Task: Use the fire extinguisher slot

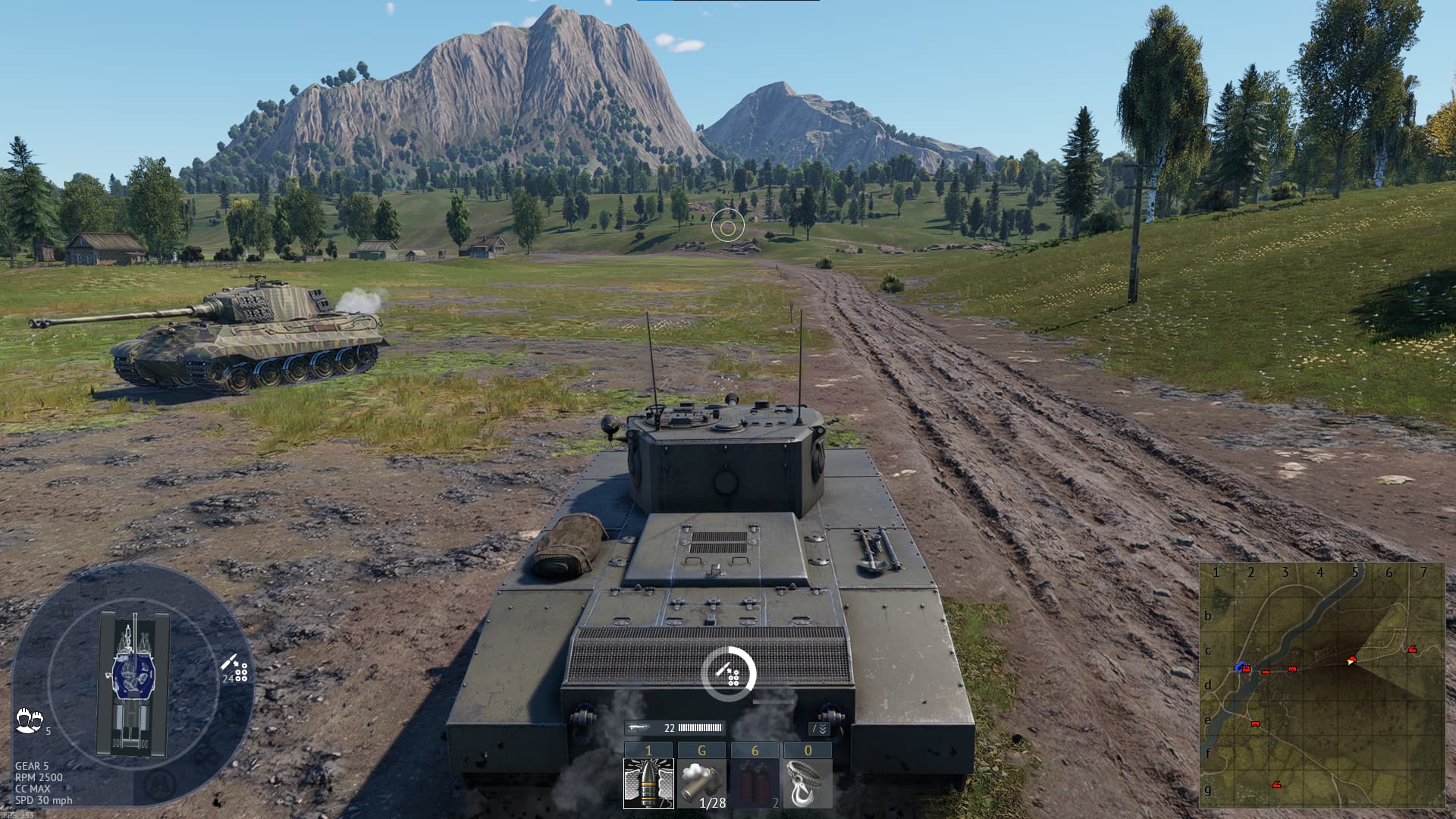Action: (x=755, y=783)
